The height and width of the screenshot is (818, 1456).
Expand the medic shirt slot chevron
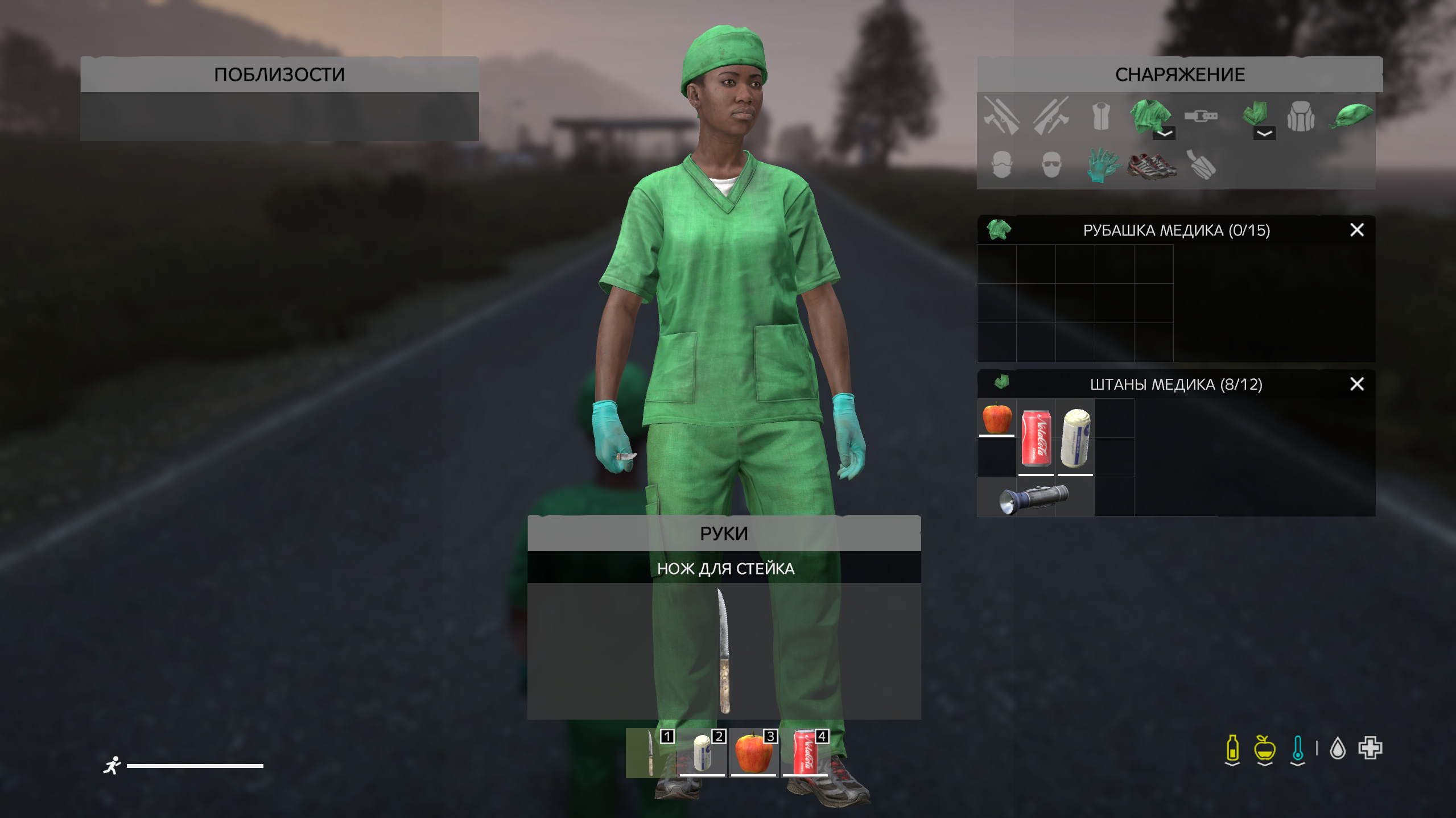(1163, 134)
